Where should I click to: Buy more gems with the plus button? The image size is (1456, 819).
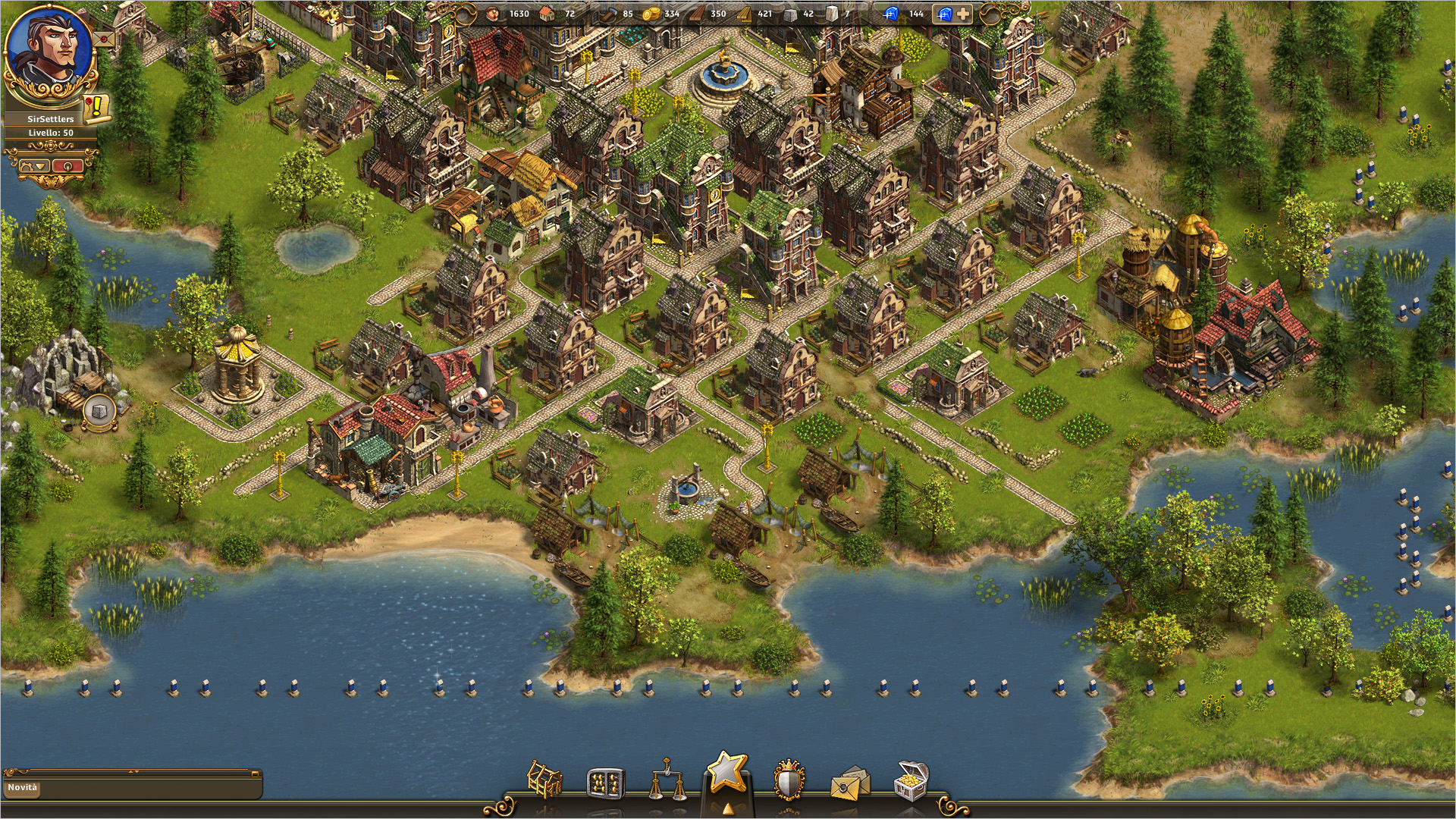tap(962, 14)
